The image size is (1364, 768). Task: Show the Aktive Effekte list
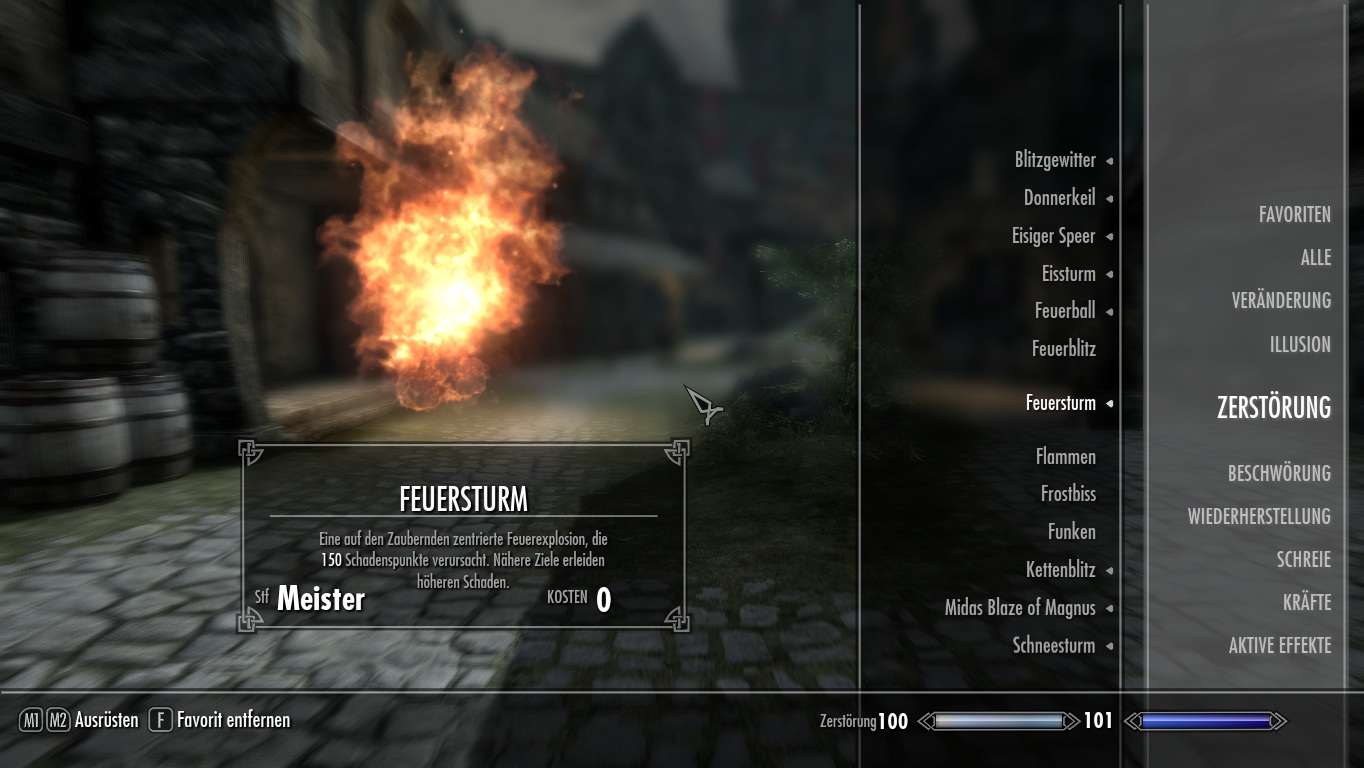(1279, 646)
